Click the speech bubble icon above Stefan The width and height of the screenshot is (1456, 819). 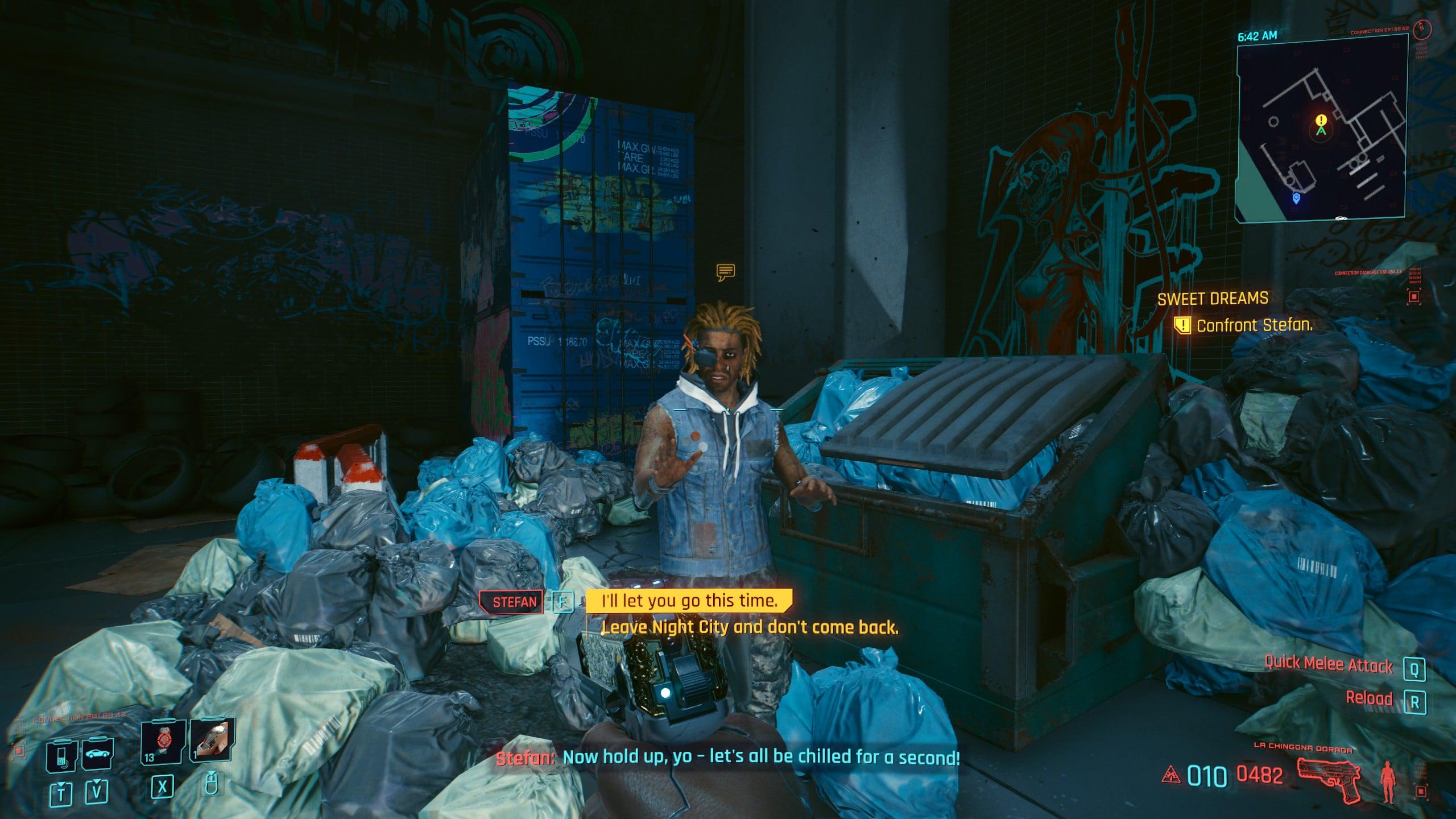[x=726, y=272]
